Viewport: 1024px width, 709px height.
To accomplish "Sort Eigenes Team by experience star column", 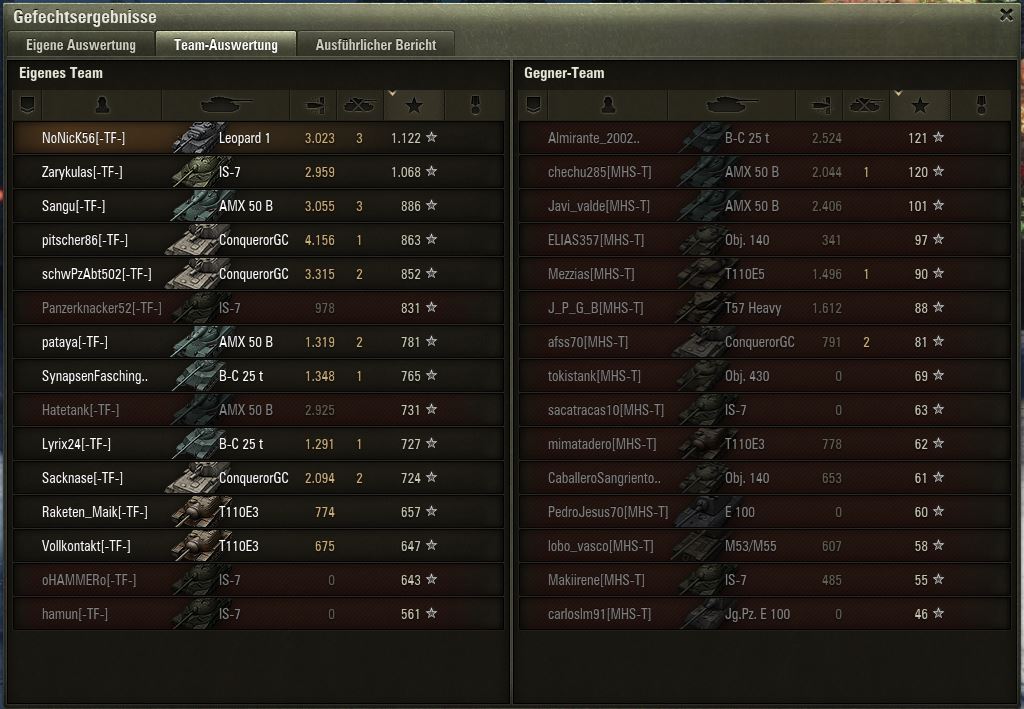I will point(414,105).
